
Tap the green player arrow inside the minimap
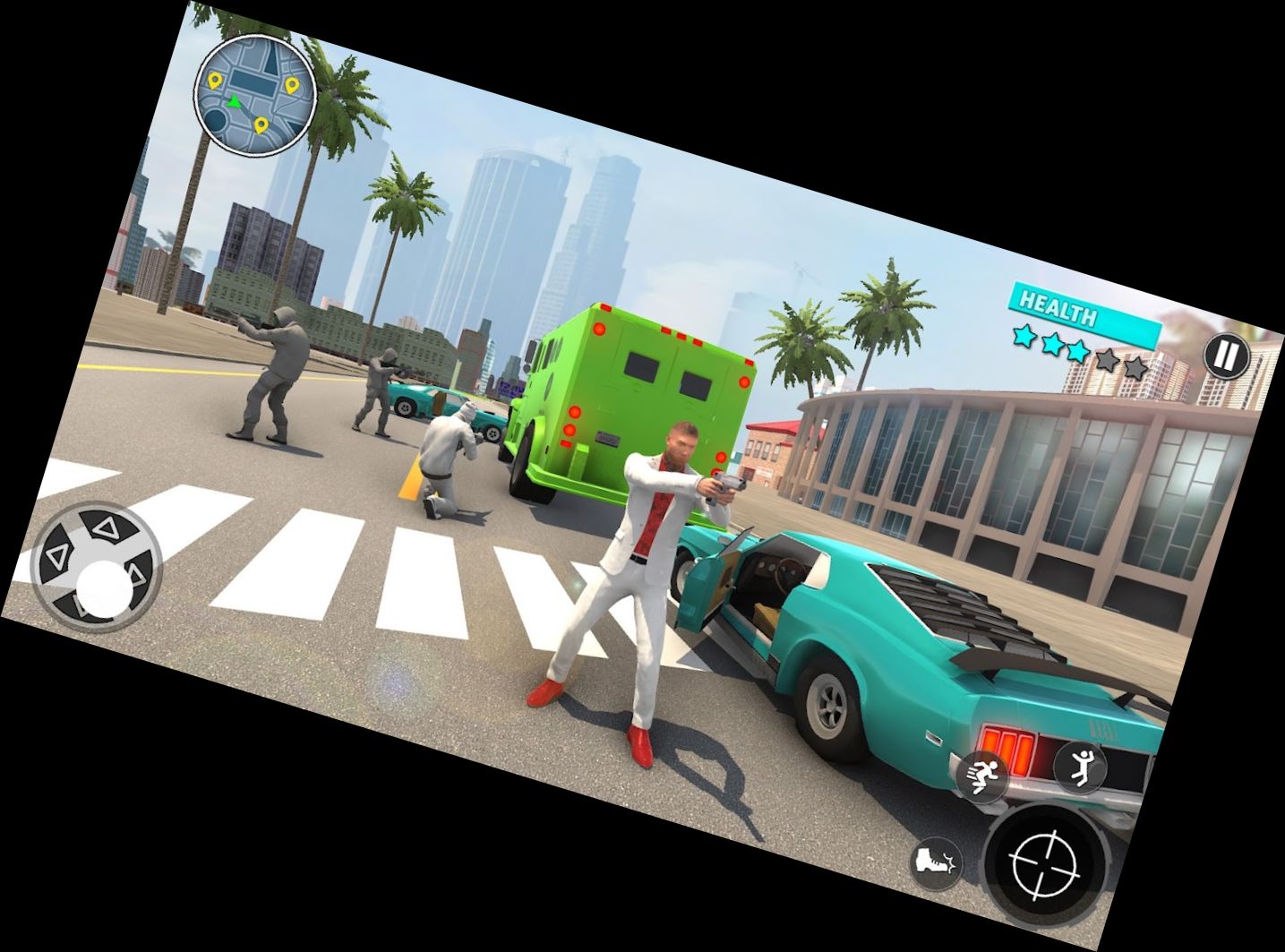tap(235, 100)
